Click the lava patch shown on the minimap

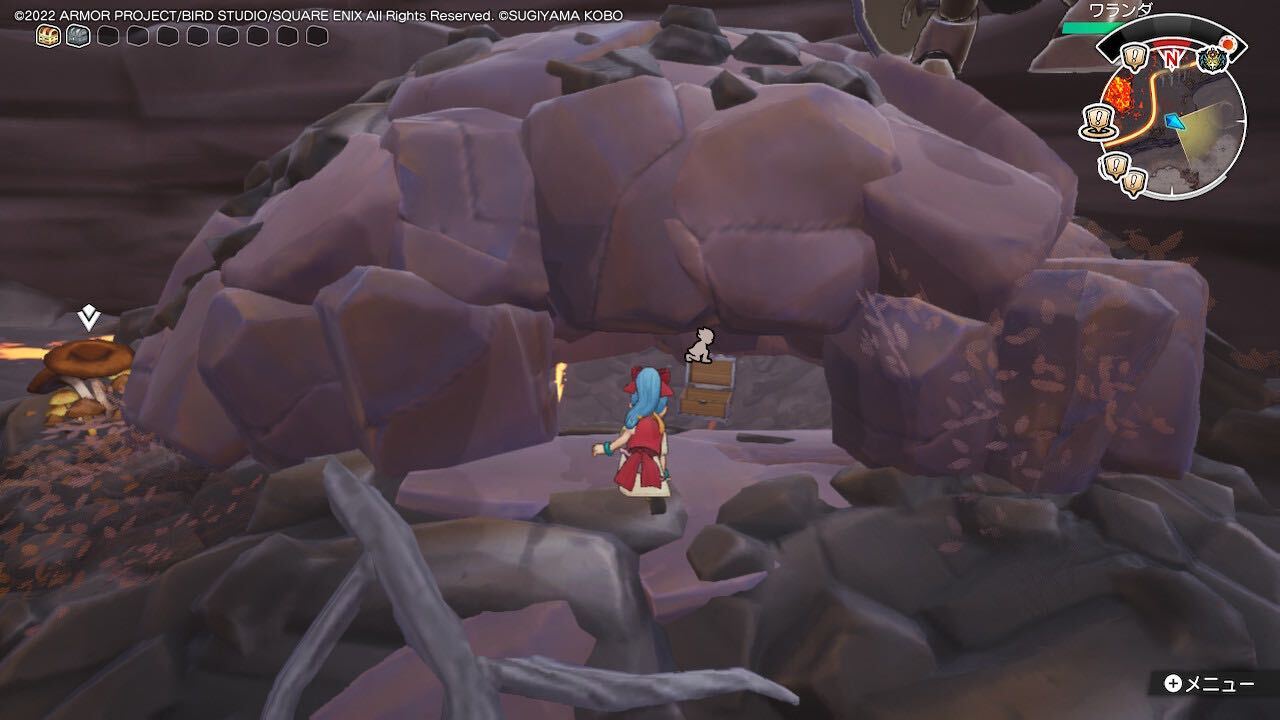coord(1119,92)
